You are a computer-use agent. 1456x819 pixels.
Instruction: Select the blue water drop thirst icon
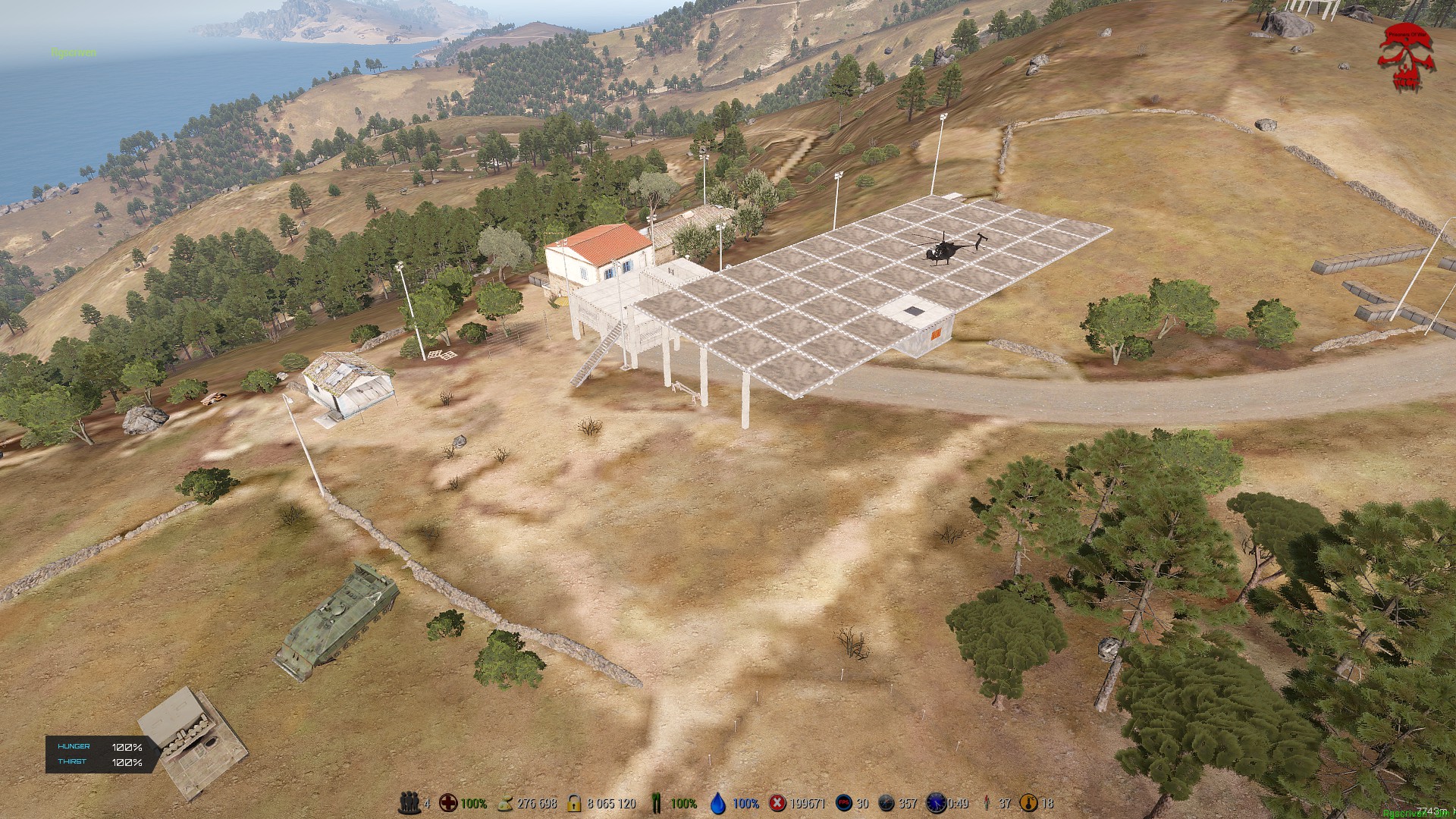[x=718, y=803]
